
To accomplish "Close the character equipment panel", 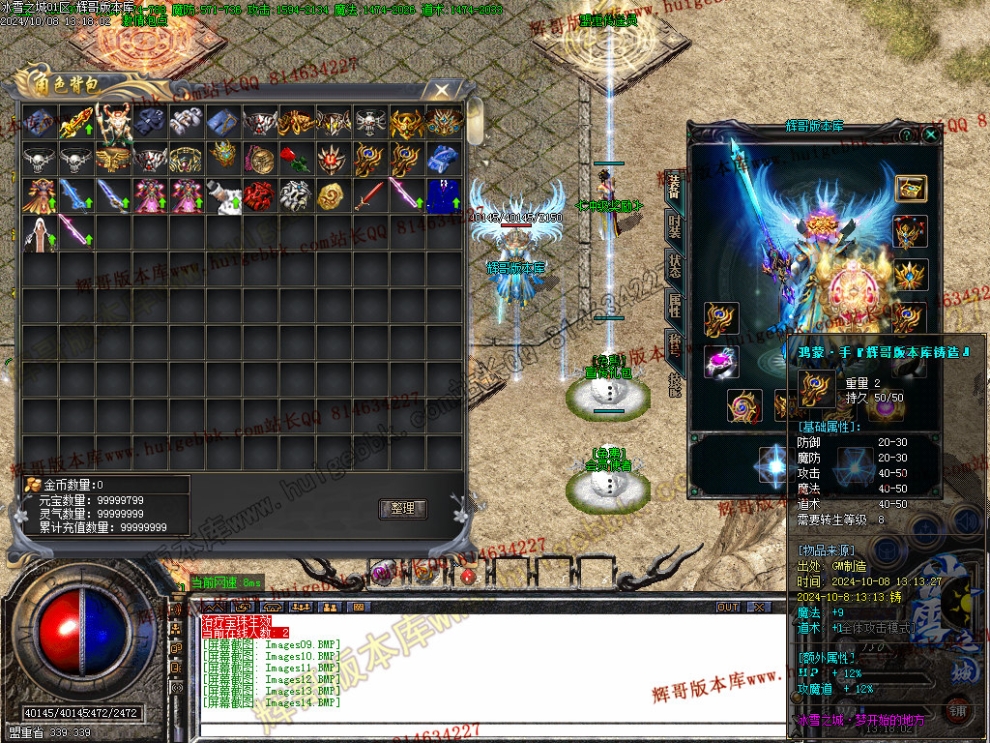I will [x=930, y=134].
